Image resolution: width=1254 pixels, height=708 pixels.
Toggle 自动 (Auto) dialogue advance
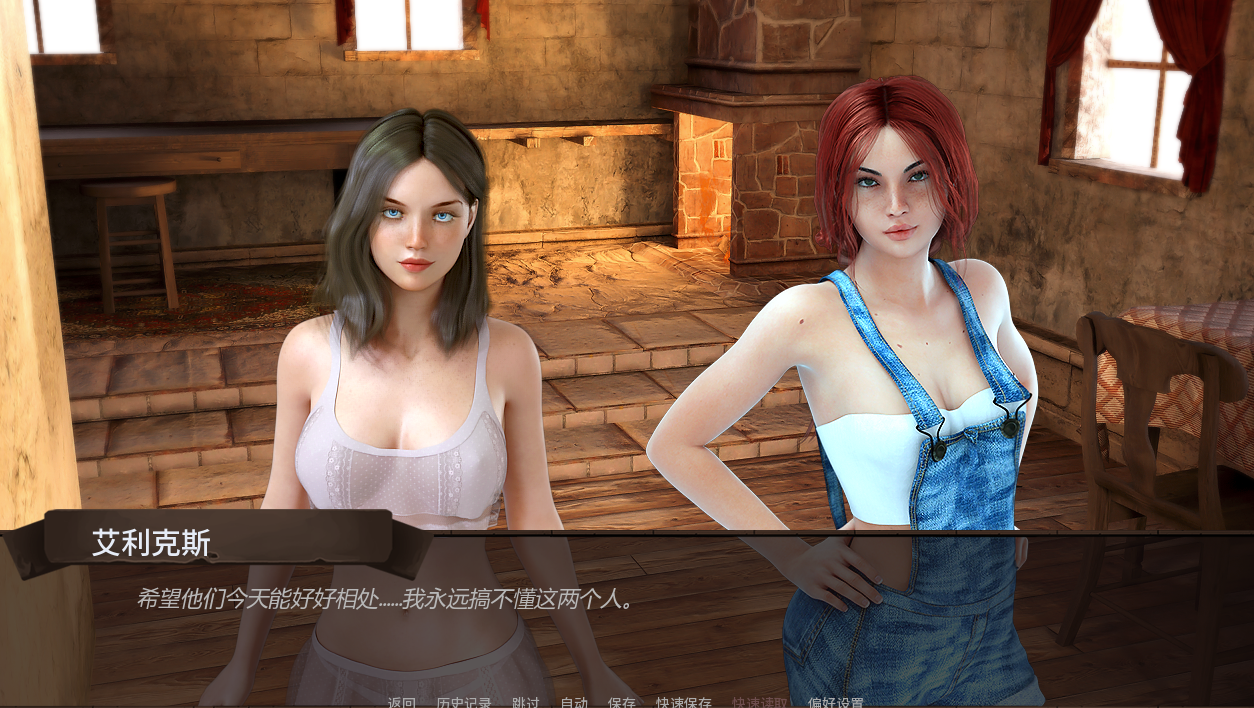[x=574, y=702]
